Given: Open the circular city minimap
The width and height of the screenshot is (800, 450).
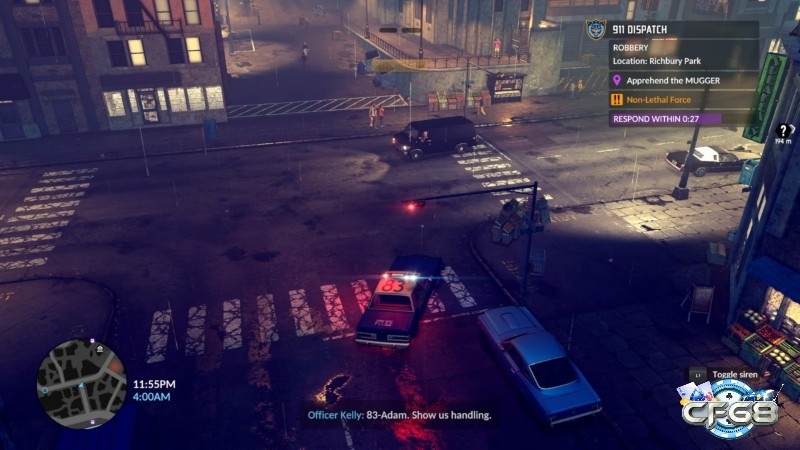Looking at the screenshot, I should [81, 382].
